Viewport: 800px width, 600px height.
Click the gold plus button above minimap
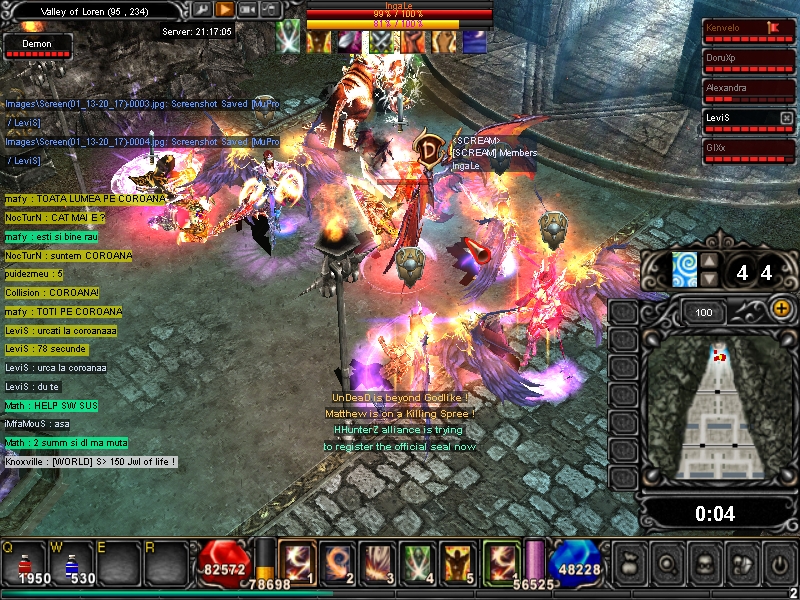(x=781, y=309)
